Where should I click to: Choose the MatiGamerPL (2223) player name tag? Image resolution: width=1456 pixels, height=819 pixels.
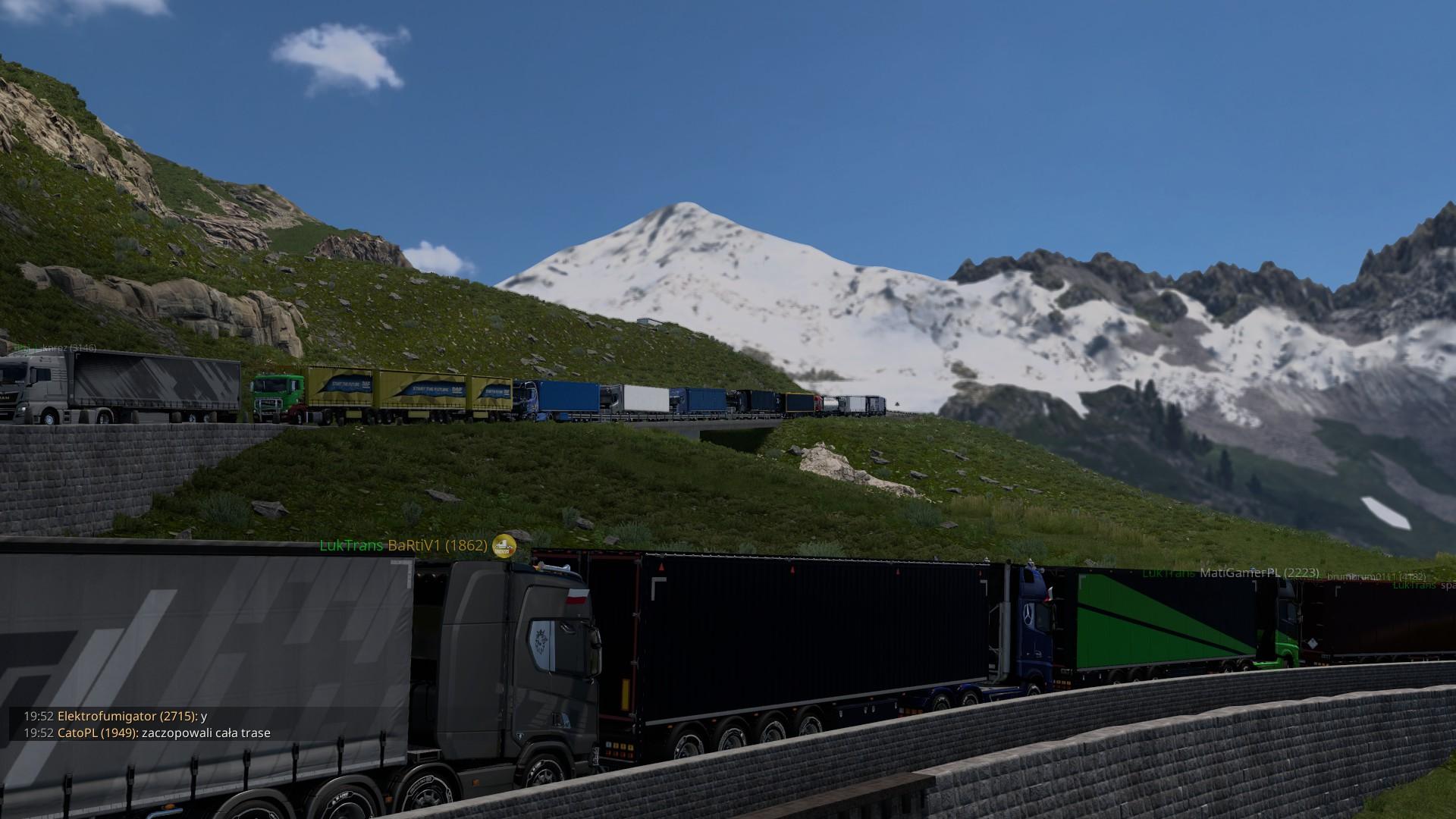click(1259, 573)
